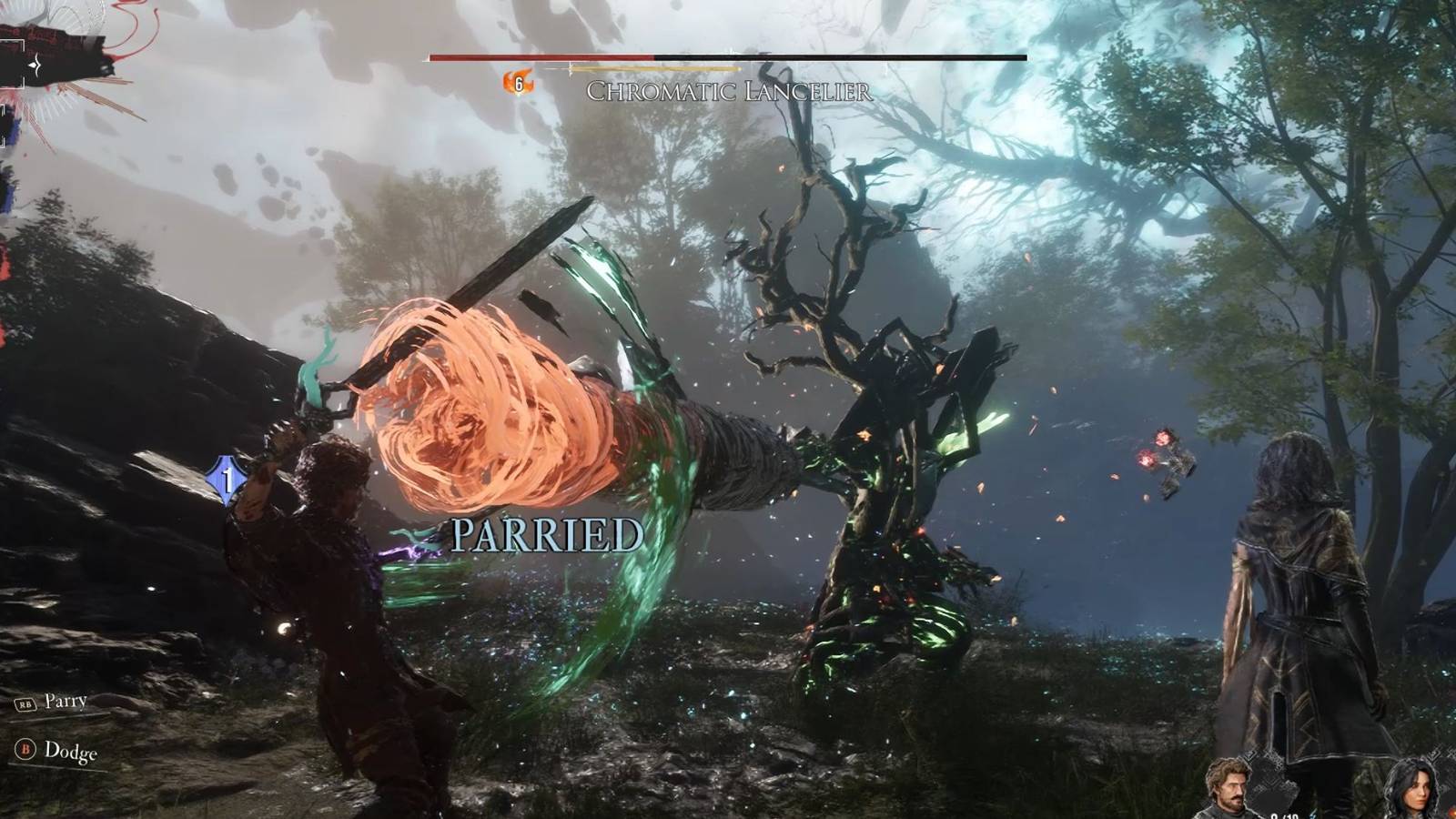Select the 0/10 counter beside the ally portrait
Screen dimensions: 1456x819
[x=1288, y=815]
